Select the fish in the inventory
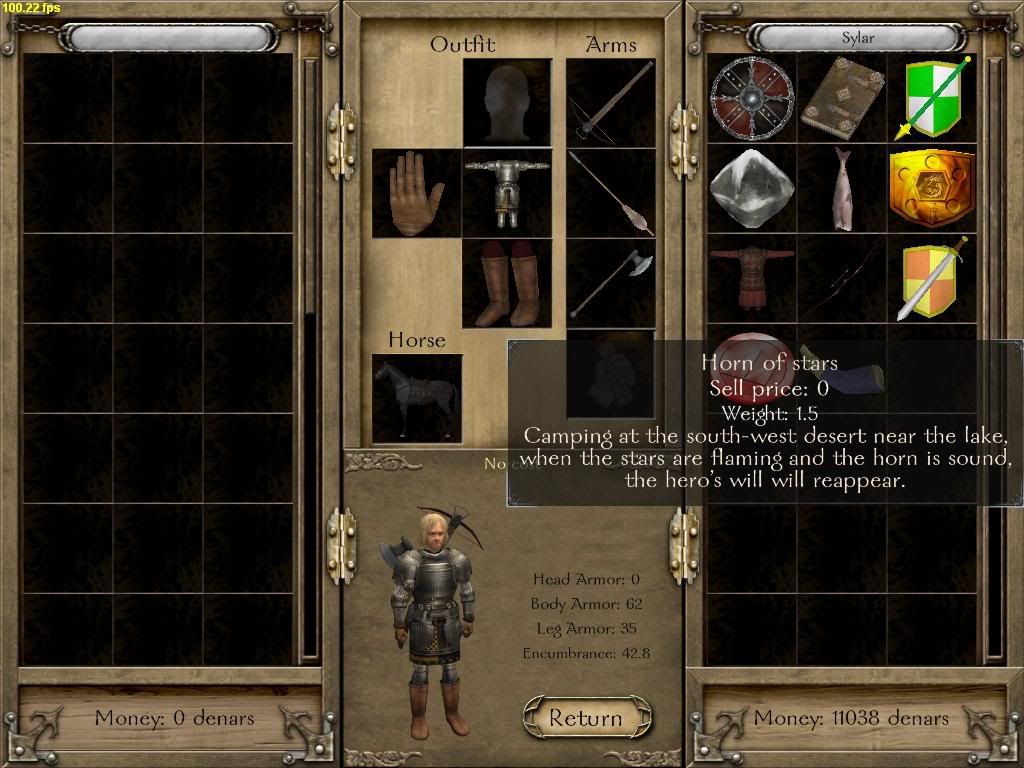Viewport: 1024px width, 768px height. tap(841, 188)
